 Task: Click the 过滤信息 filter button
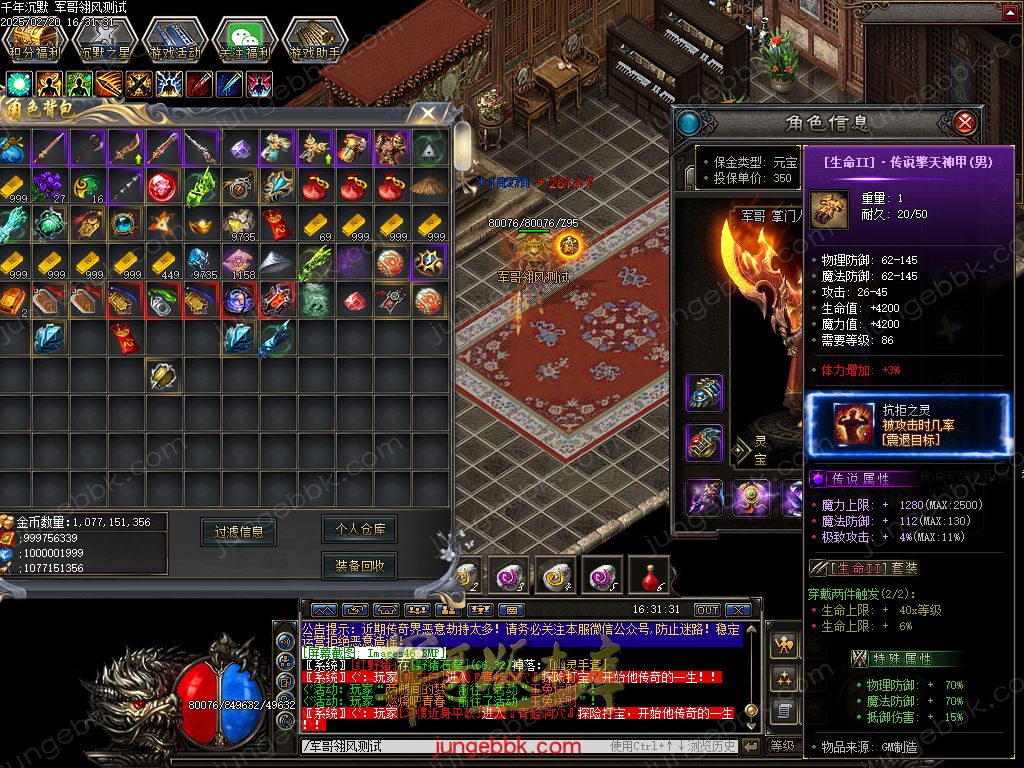point(238,532)
